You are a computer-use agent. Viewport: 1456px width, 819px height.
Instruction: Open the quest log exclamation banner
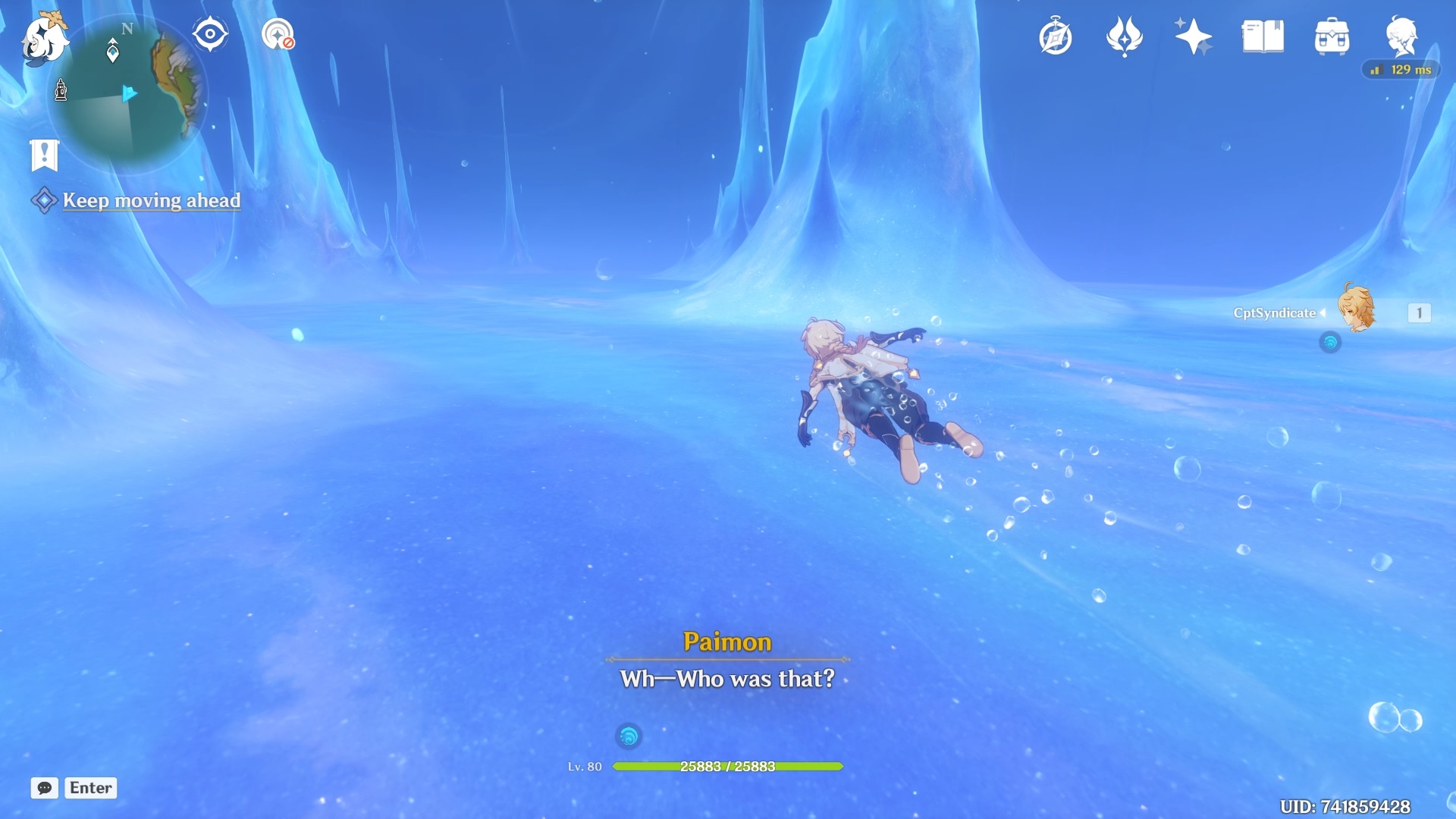coord(45,155)
